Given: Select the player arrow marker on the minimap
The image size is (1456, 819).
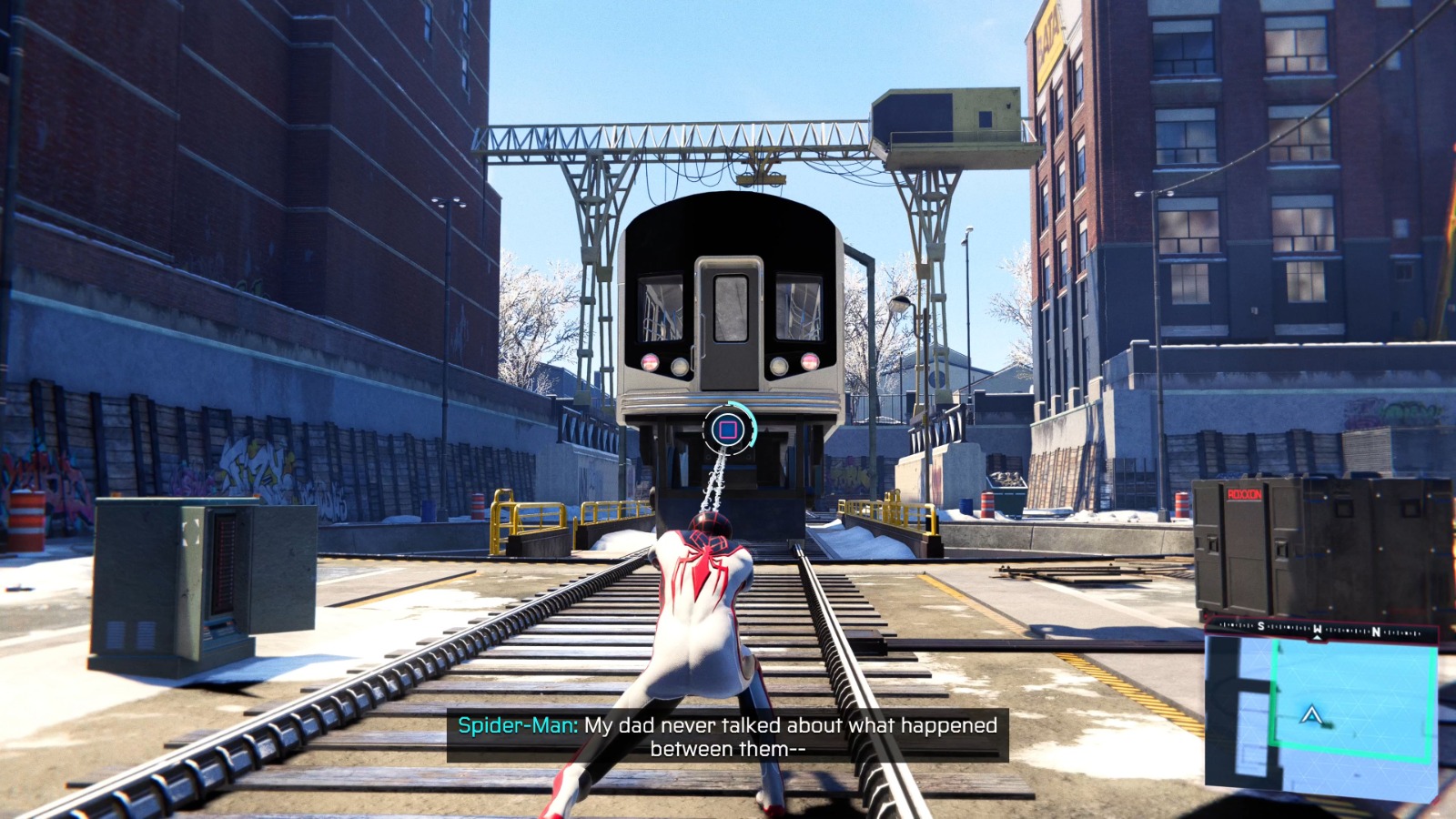Looking at the screenshot, I should point(1311,716).
